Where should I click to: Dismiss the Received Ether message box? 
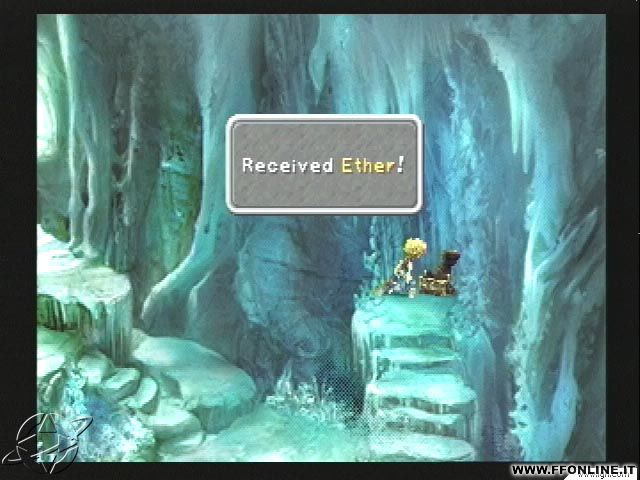[323, 164]
